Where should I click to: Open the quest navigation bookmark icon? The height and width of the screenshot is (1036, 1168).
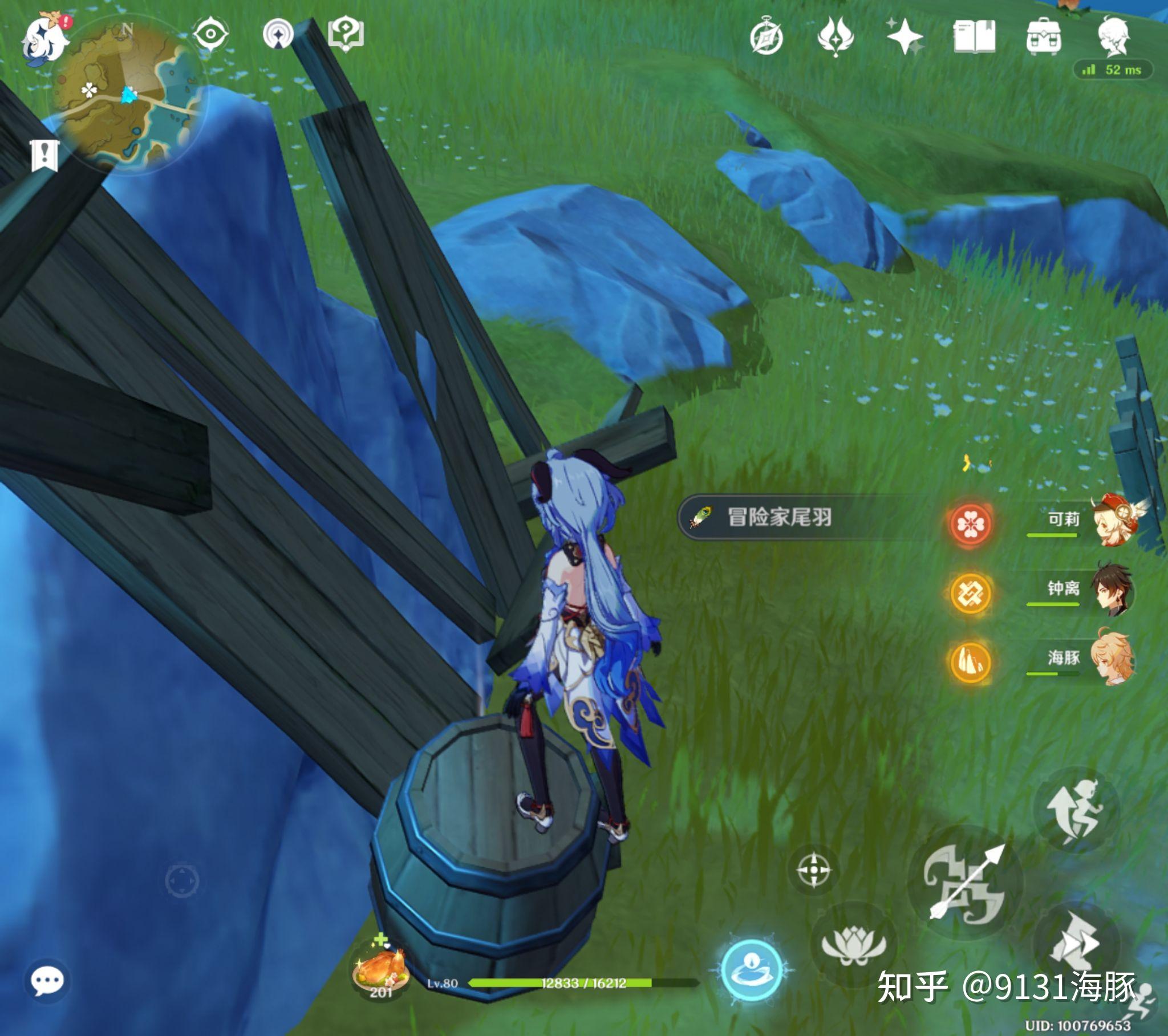pyautogui.click(x=44, y=155)
